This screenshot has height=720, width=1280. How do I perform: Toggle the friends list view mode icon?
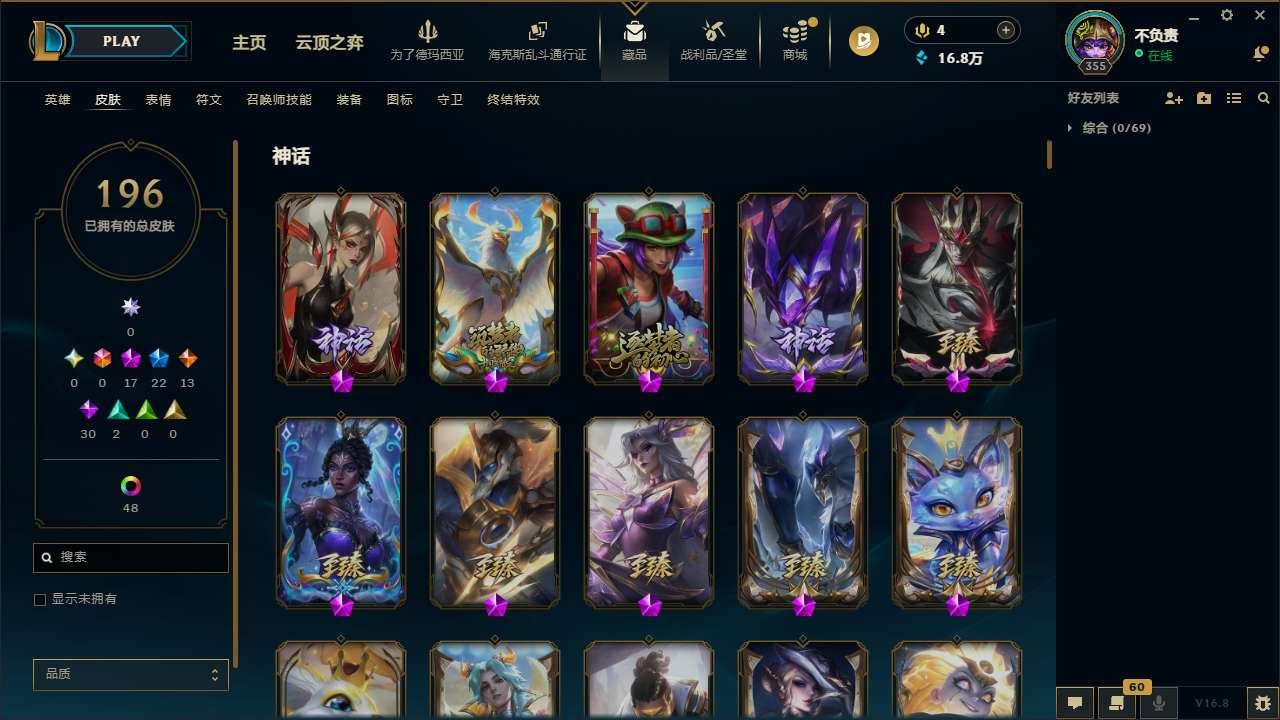[1234, 98]
